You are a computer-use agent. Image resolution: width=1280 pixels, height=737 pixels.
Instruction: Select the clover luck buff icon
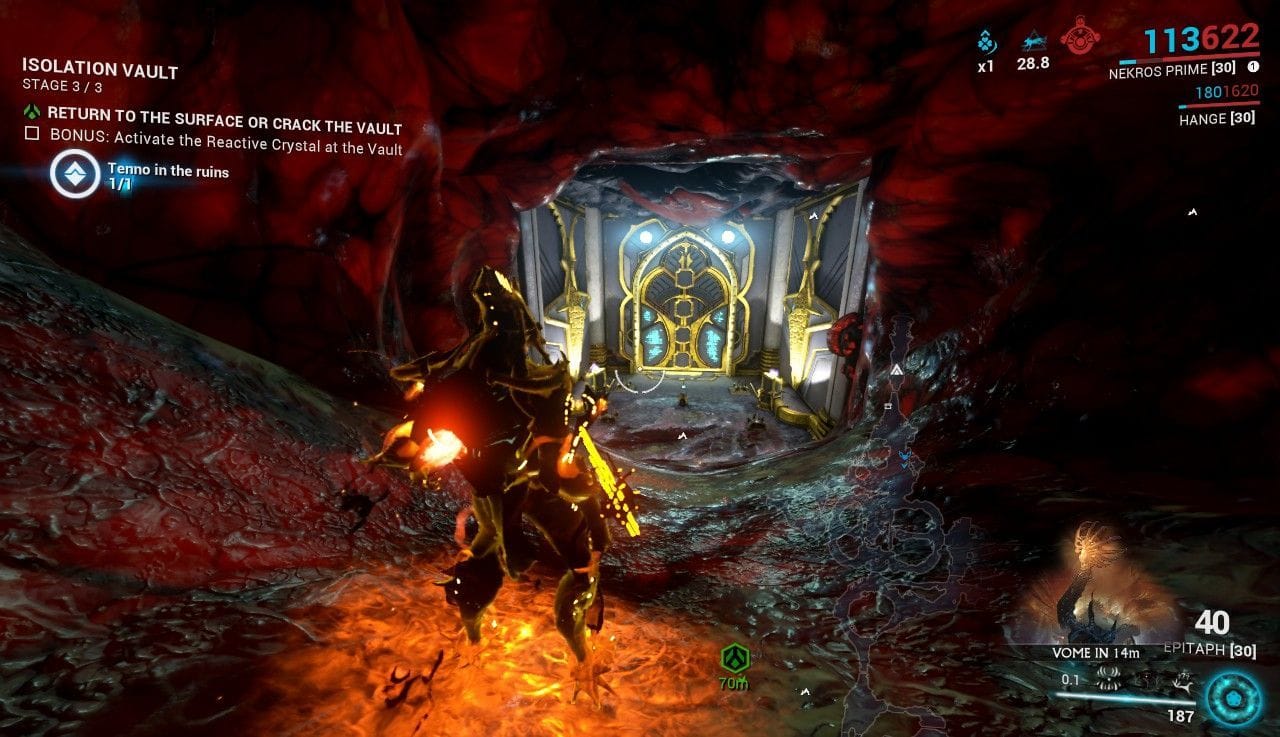point(985,42)
